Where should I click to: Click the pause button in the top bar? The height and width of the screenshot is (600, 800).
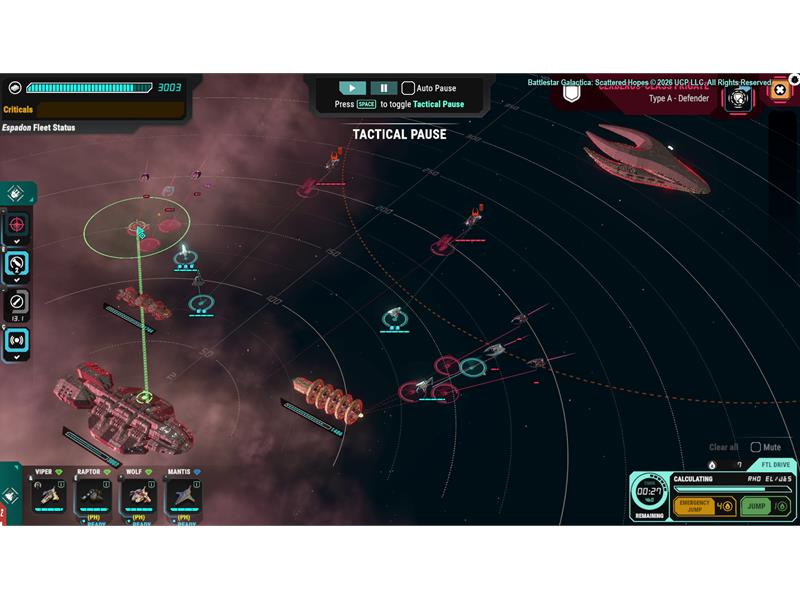point(383,88)
